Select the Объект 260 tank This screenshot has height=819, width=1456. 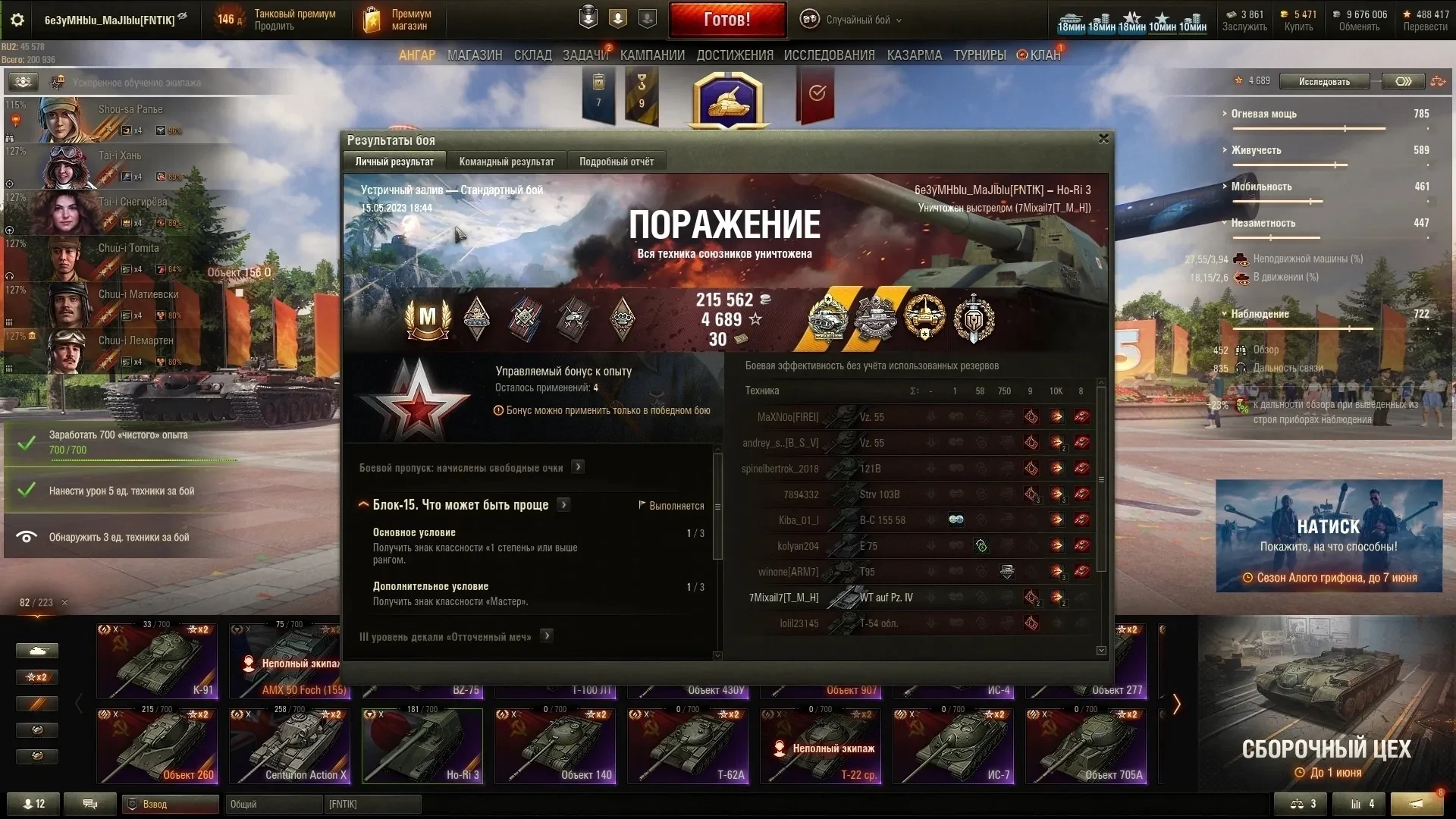(x=157, y=745)
